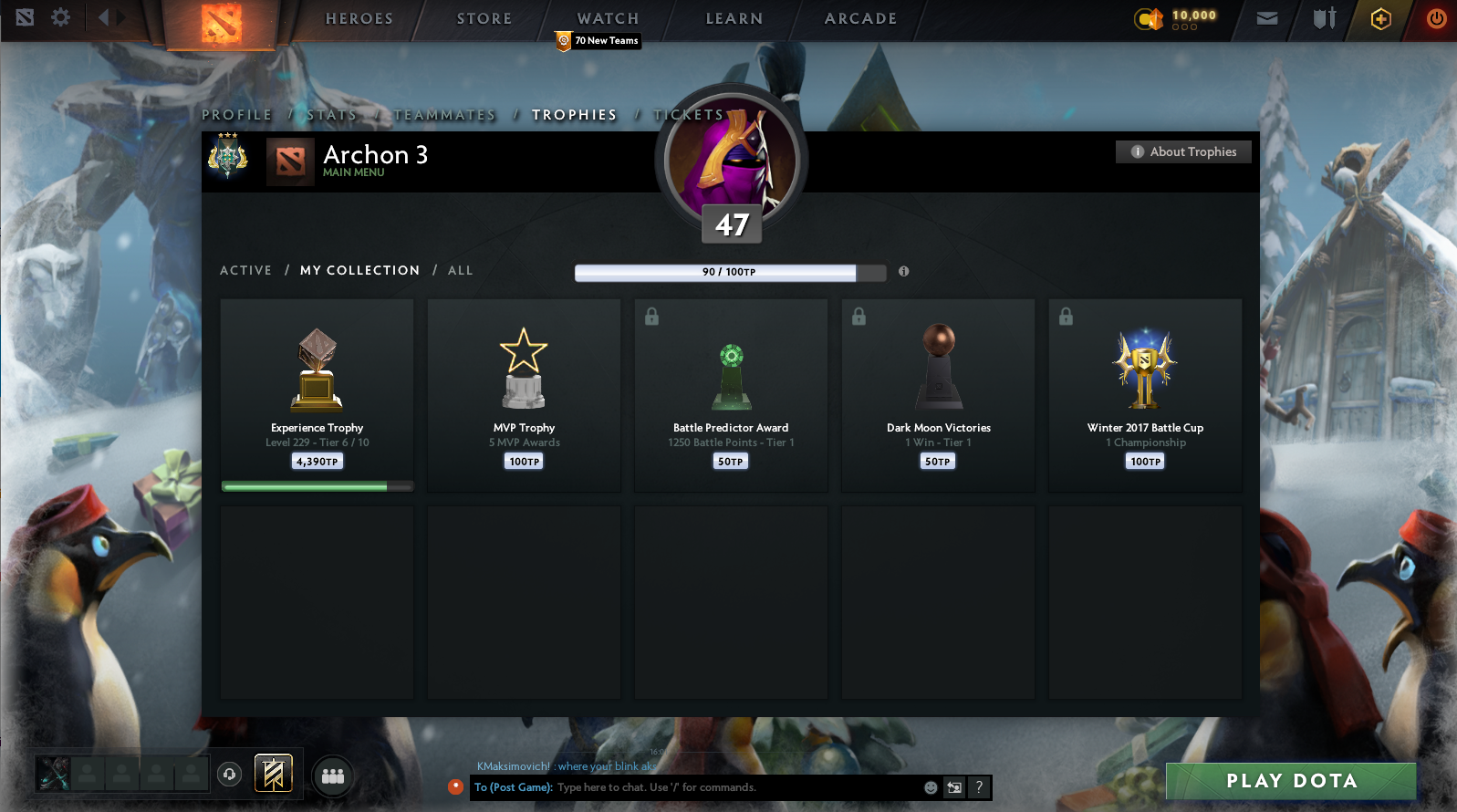Open the WATCH menu
The width and height of the screenshot is (1457, 812).
pos(606,18)
